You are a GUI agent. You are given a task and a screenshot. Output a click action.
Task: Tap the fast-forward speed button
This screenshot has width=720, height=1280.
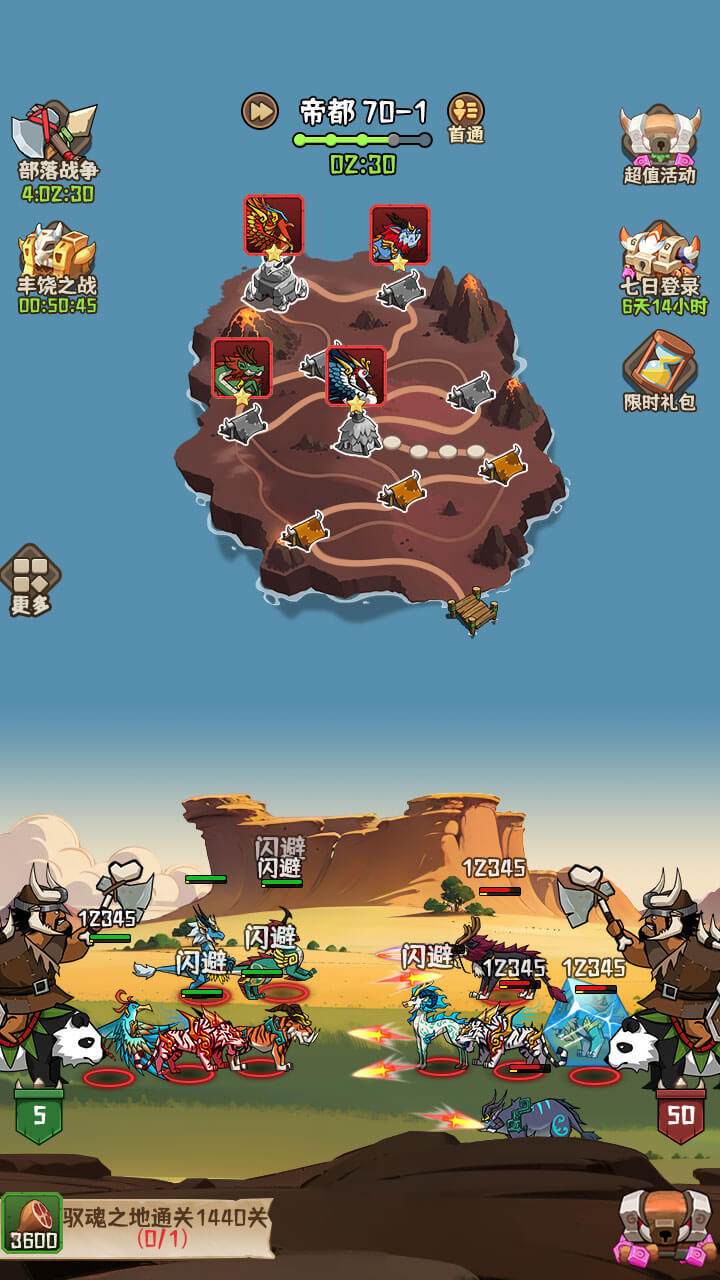(259, 110)
